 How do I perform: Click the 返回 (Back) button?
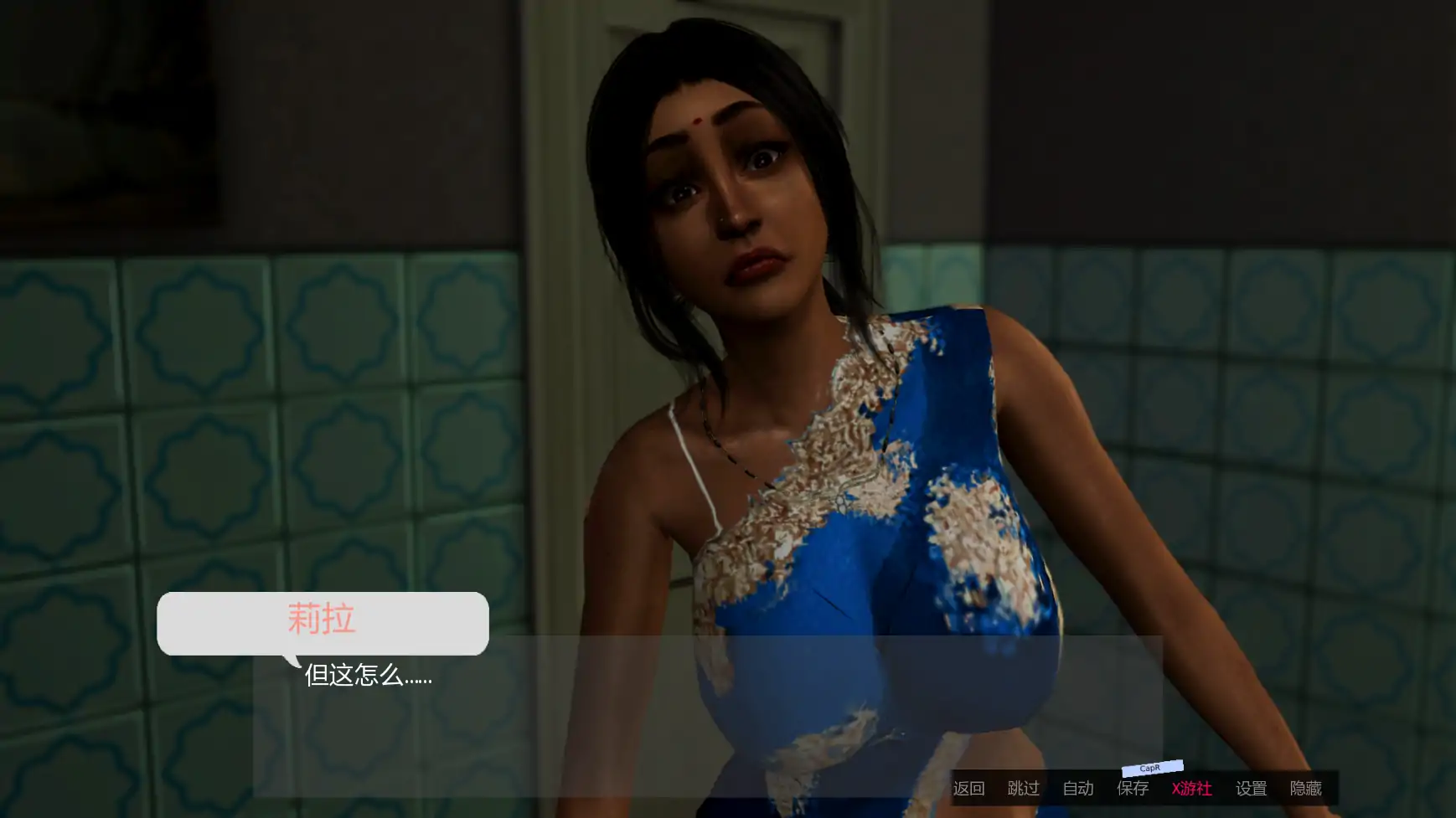968,788
